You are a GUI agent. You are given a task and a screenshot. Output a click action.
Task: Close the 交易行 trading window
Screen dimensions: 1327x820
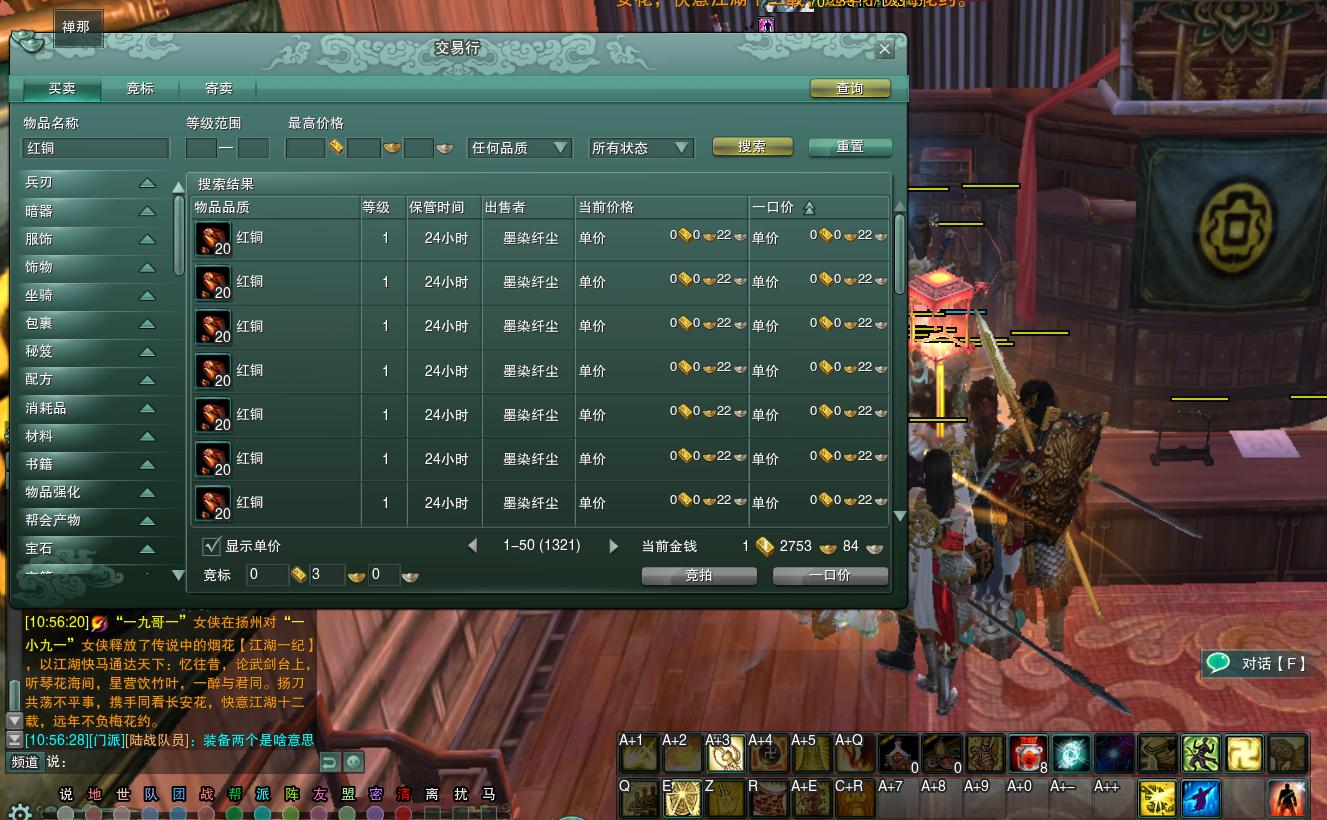884,49
